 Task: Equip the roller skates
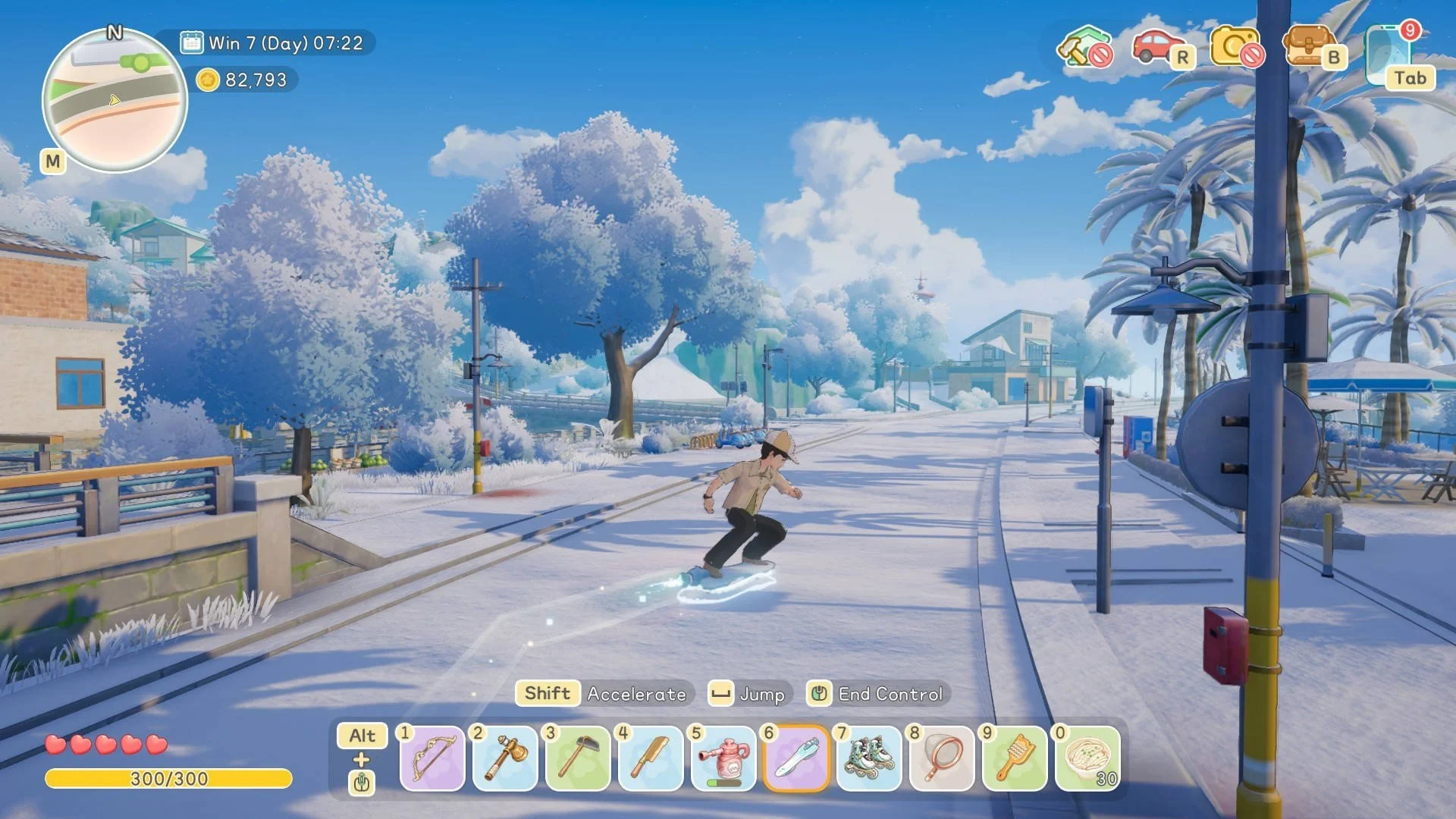tap(869, 758)
